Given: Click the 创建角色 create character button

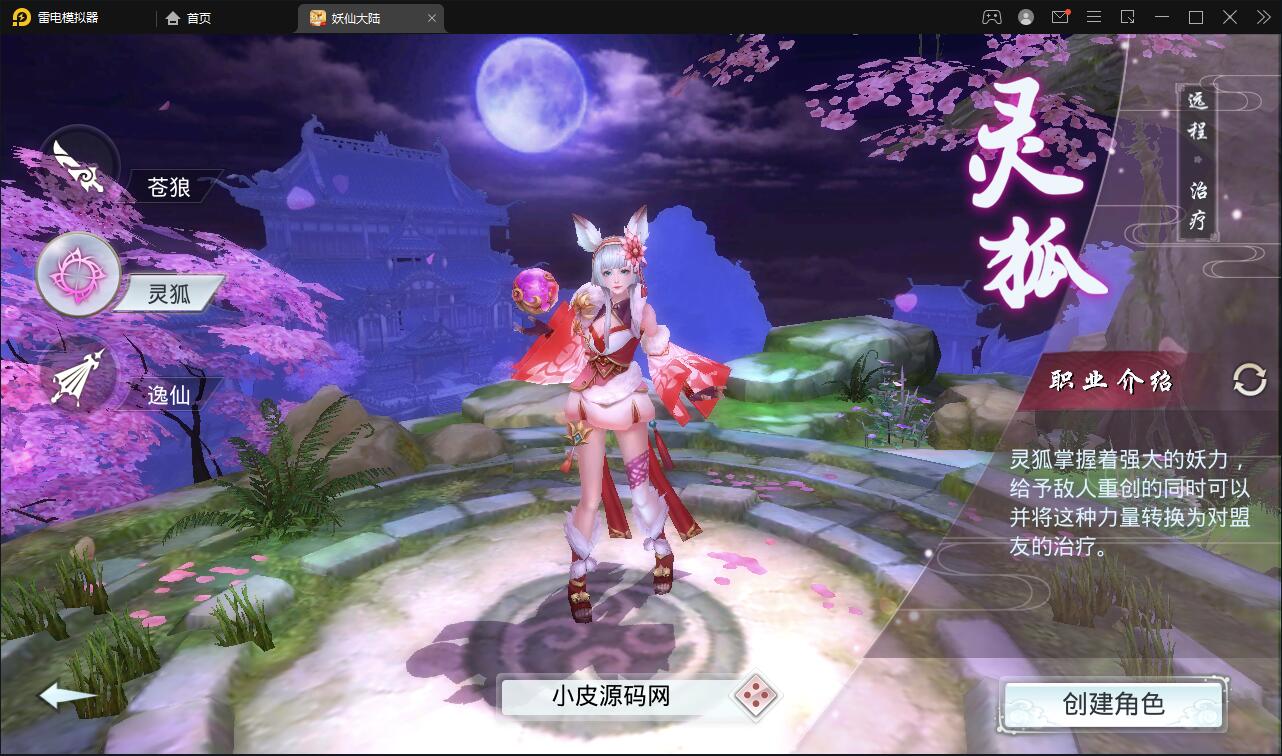Looking at the screenshot, I should pos(1114,703).
